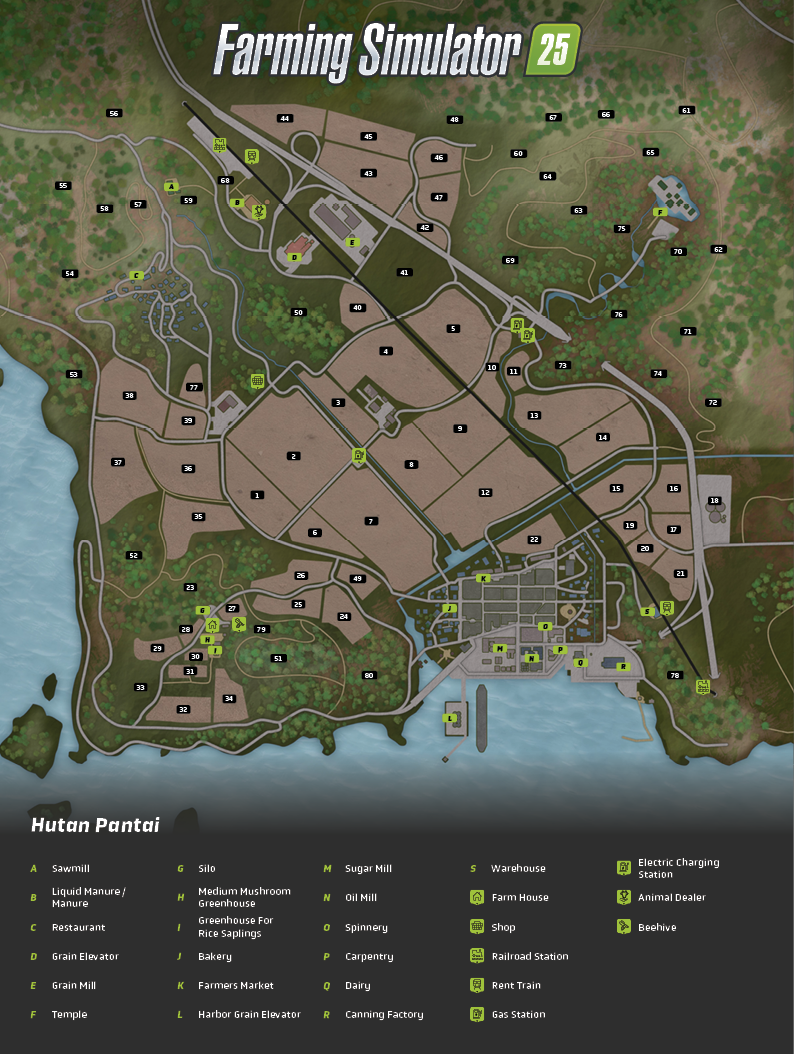Choose the Canning Factory legend entry
Viewport: 794px width, 1054px height.
383,1014
